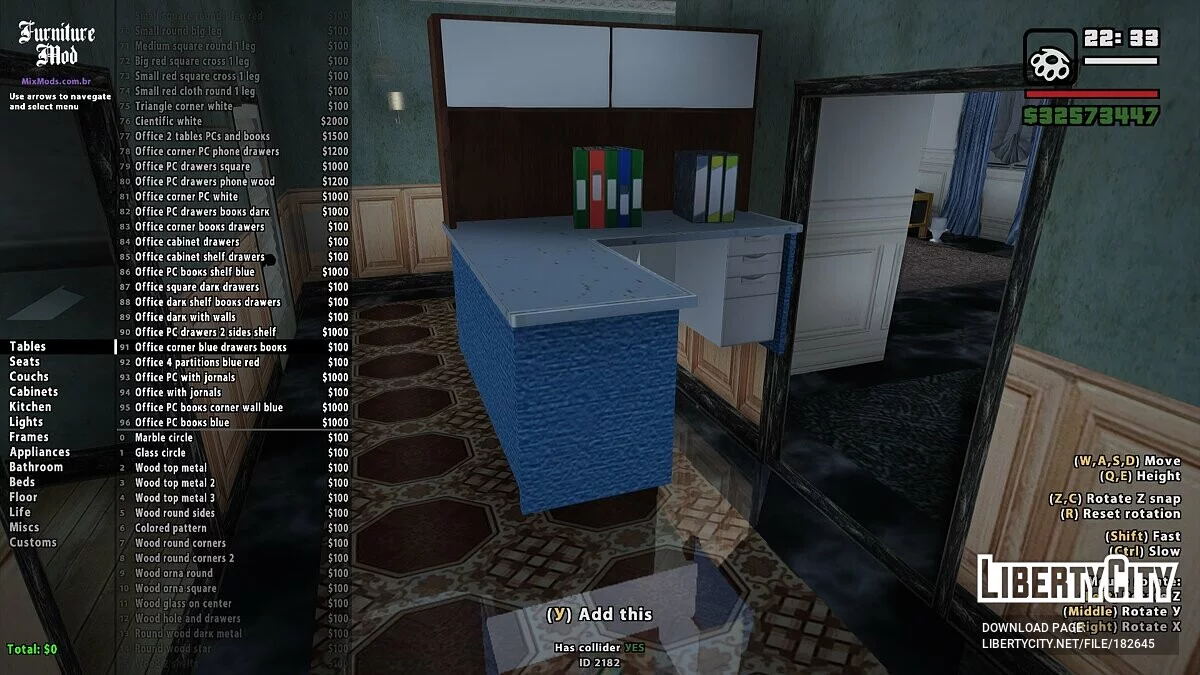Switch to the Seats category
The image size is (1200, 675).
coord(25,362)
